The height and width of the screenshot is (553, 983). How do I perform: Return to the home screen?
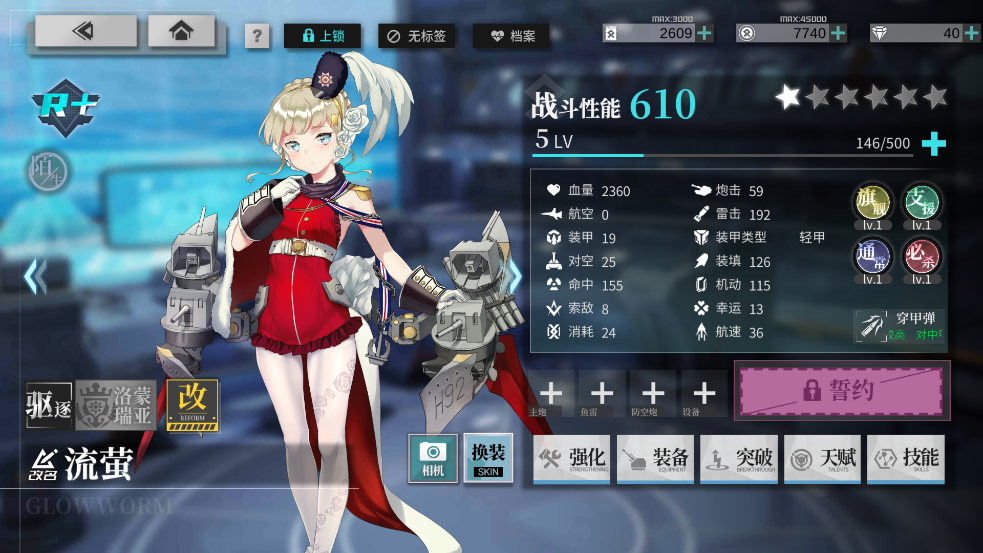[x=181, y=31]
